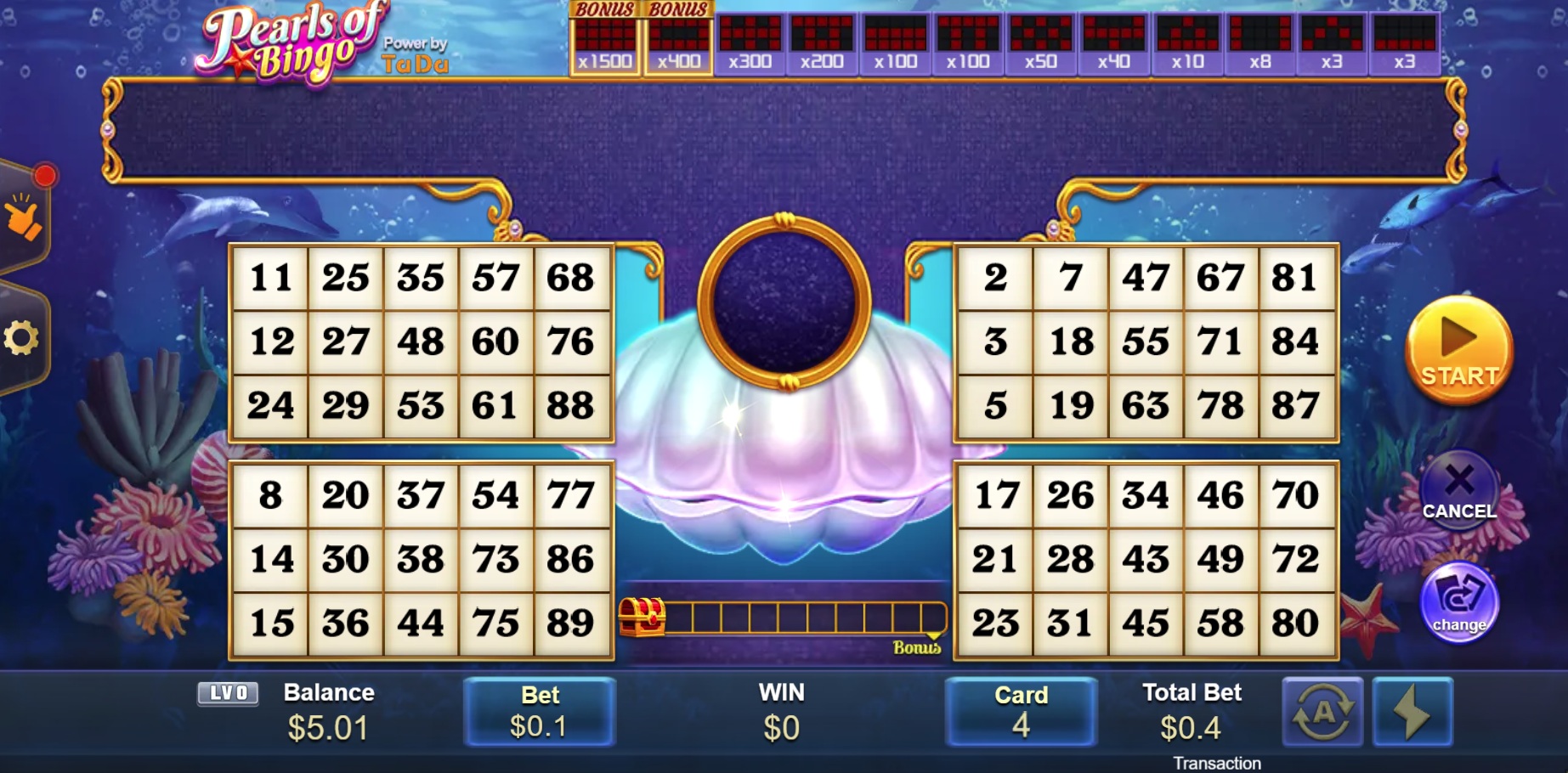Click the LVO badge near Balance
1568x773 pixels.
(x=227, y=693)
